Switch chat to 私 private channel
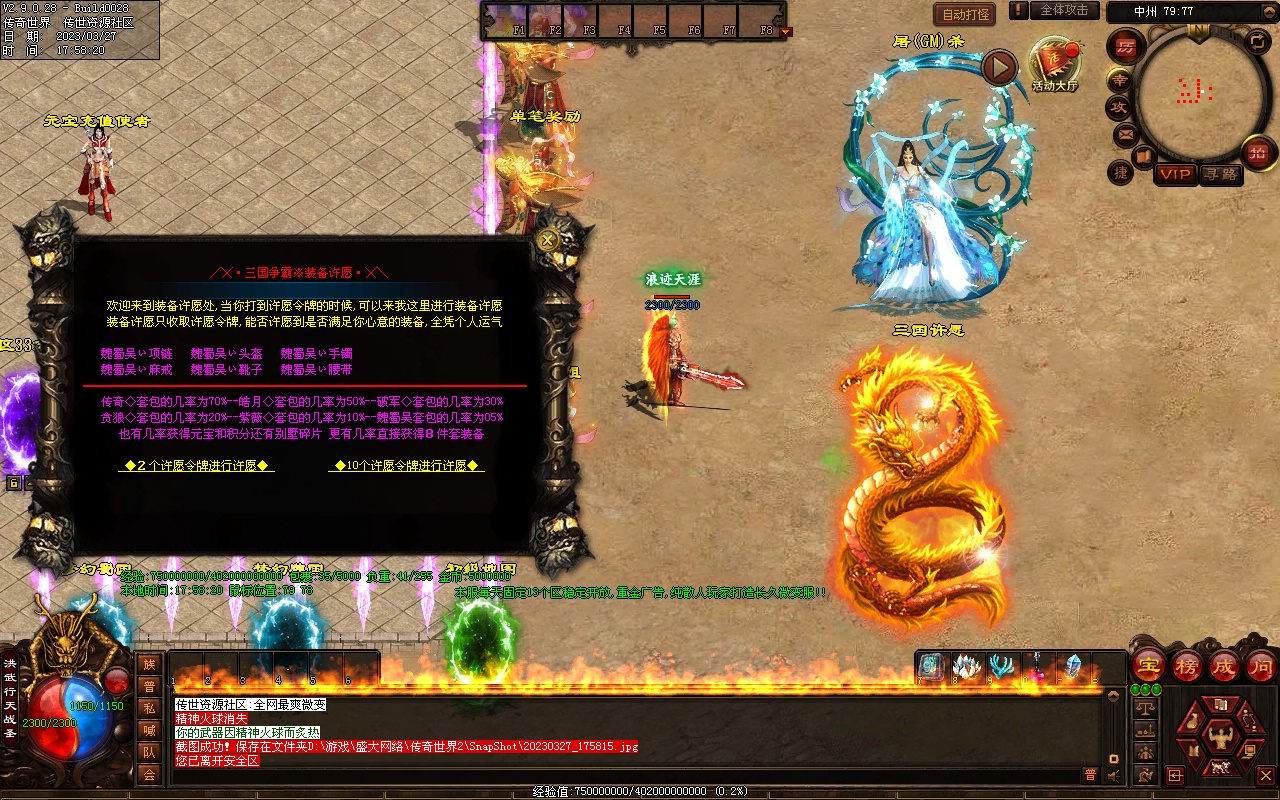The width and height of the screenshot is (1280, 800). coord(149,708)
